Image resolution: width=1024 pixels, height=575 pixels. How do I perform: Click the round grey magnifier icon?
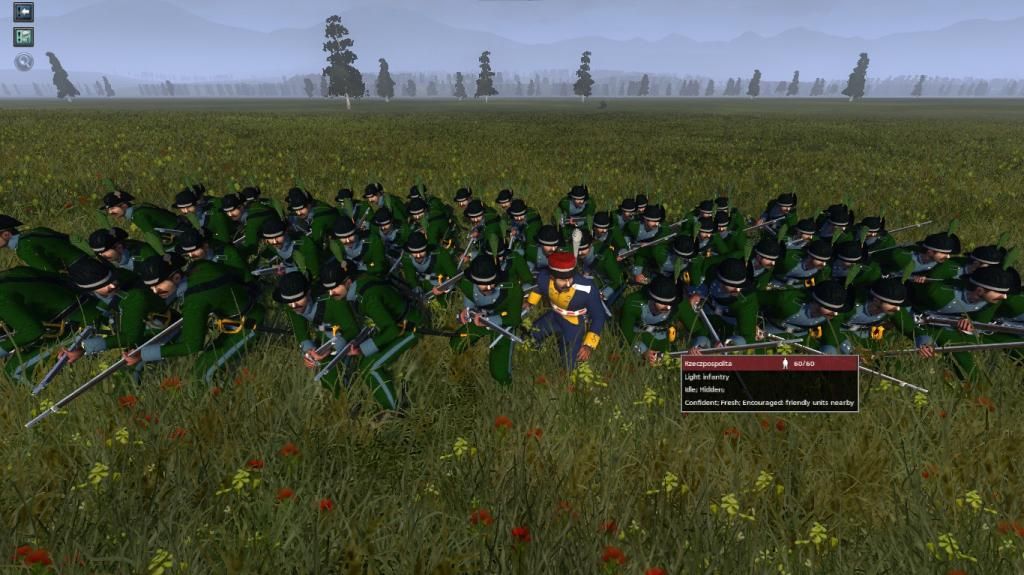(x=23, y=62)
